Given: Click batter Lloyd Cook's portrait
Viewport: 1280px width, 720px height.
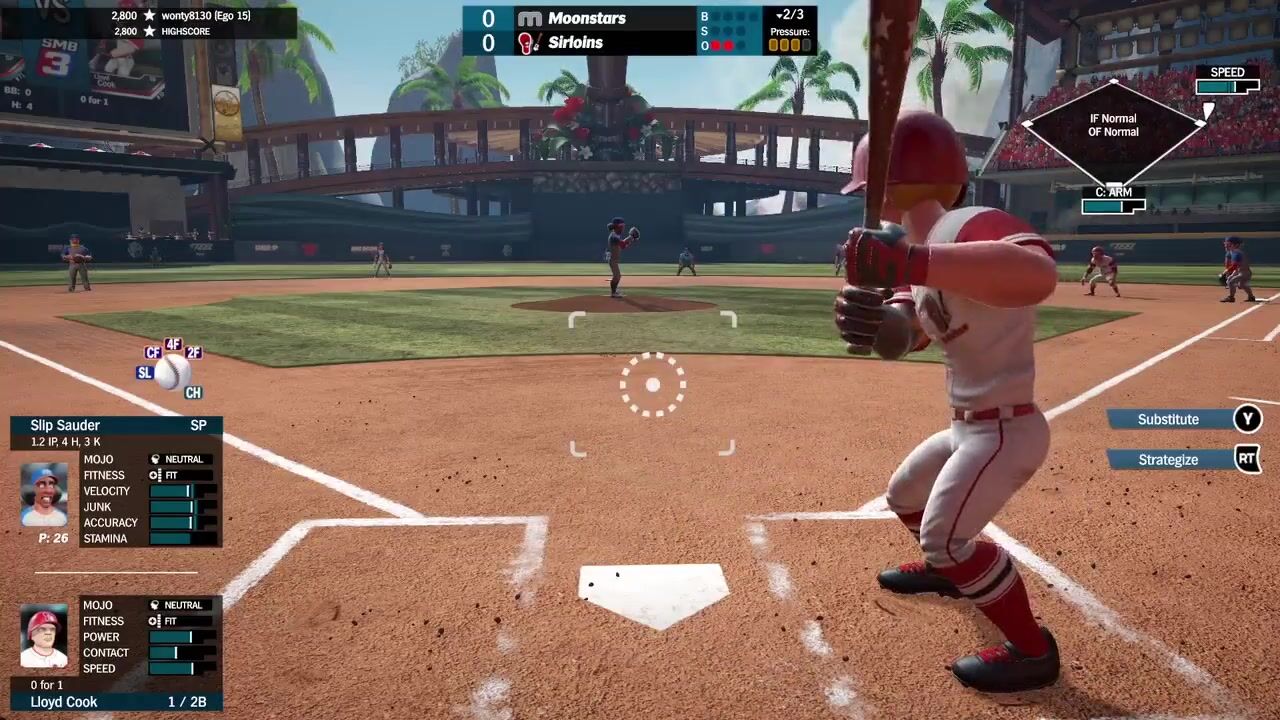Looking at the screenshot, I should [44, 638].
